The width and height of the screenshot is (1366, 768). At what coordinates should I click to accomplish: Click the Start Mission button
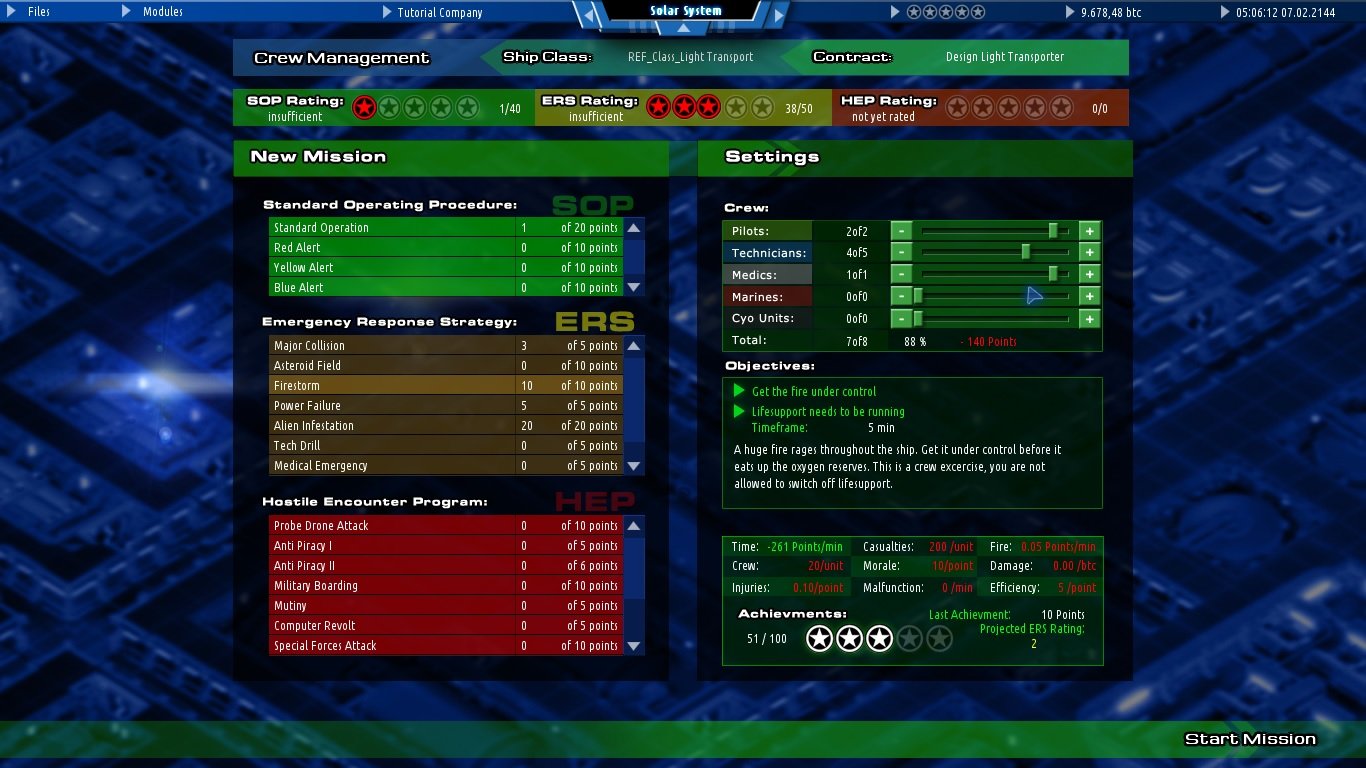[1249, 738]
